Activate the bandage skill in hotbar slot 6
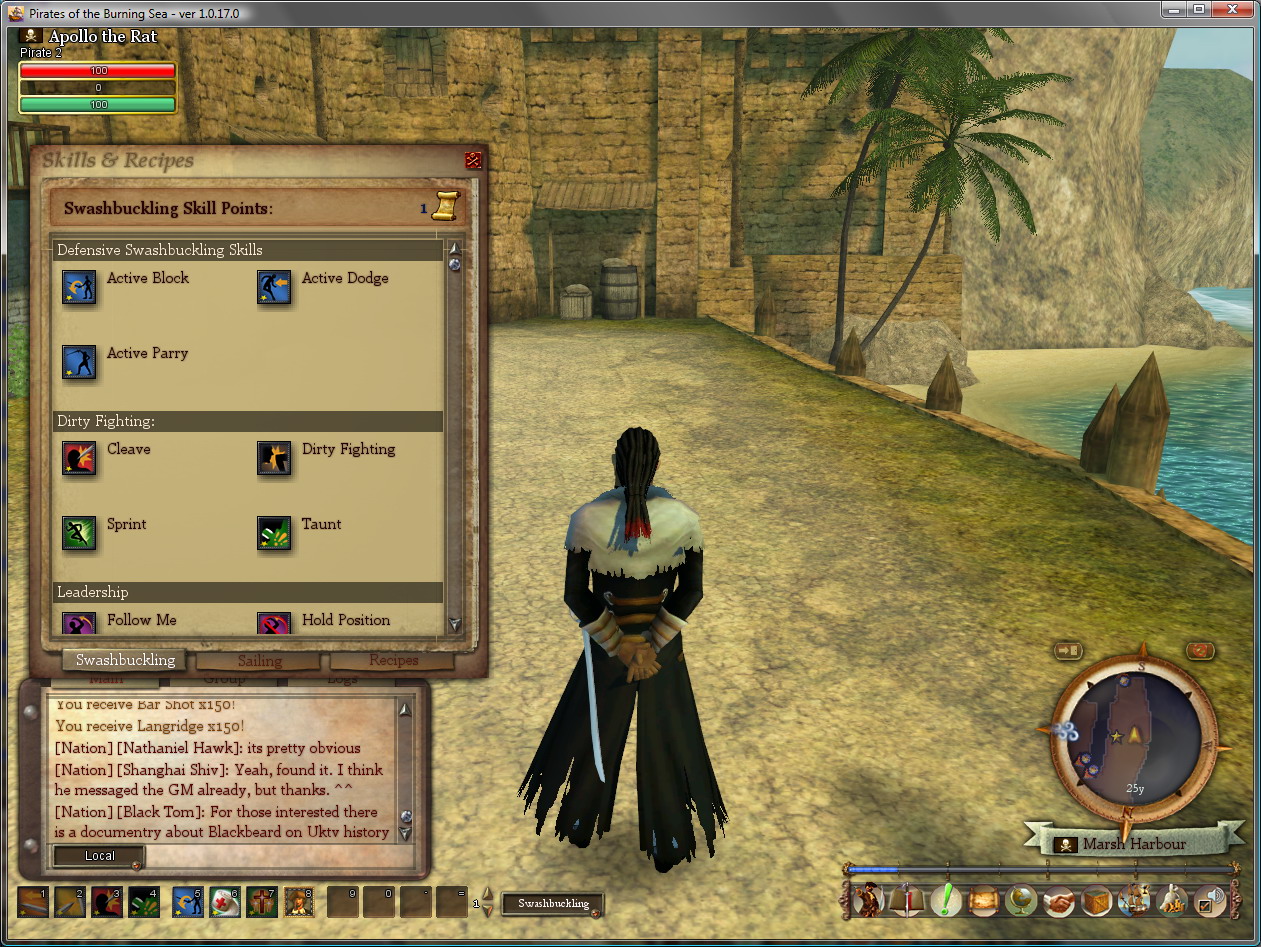This screenshot has height=947, width=1261. click(225, 902)
